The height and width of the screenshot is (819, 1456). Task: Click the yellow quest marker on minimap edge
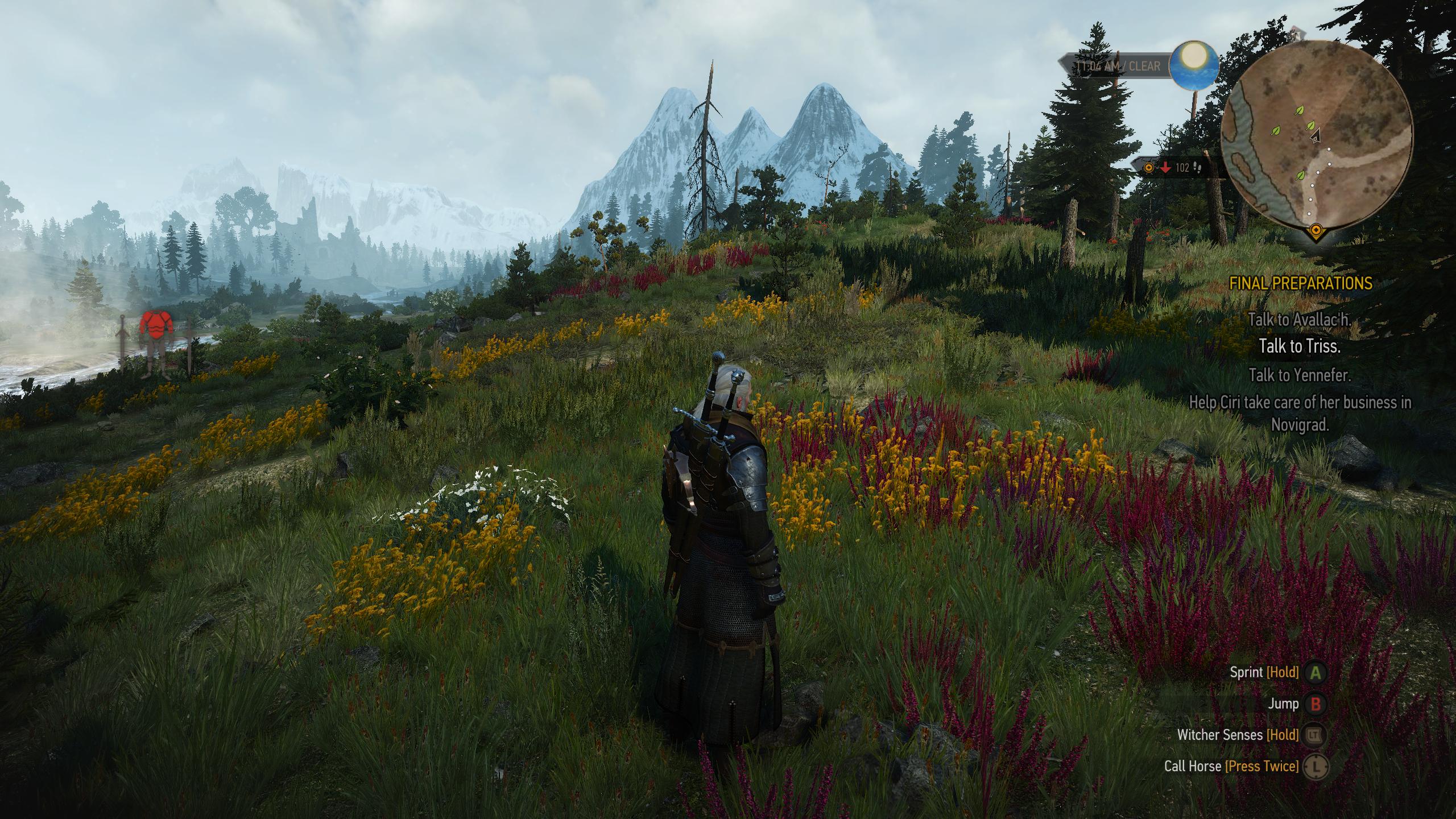pos(1315,230)
